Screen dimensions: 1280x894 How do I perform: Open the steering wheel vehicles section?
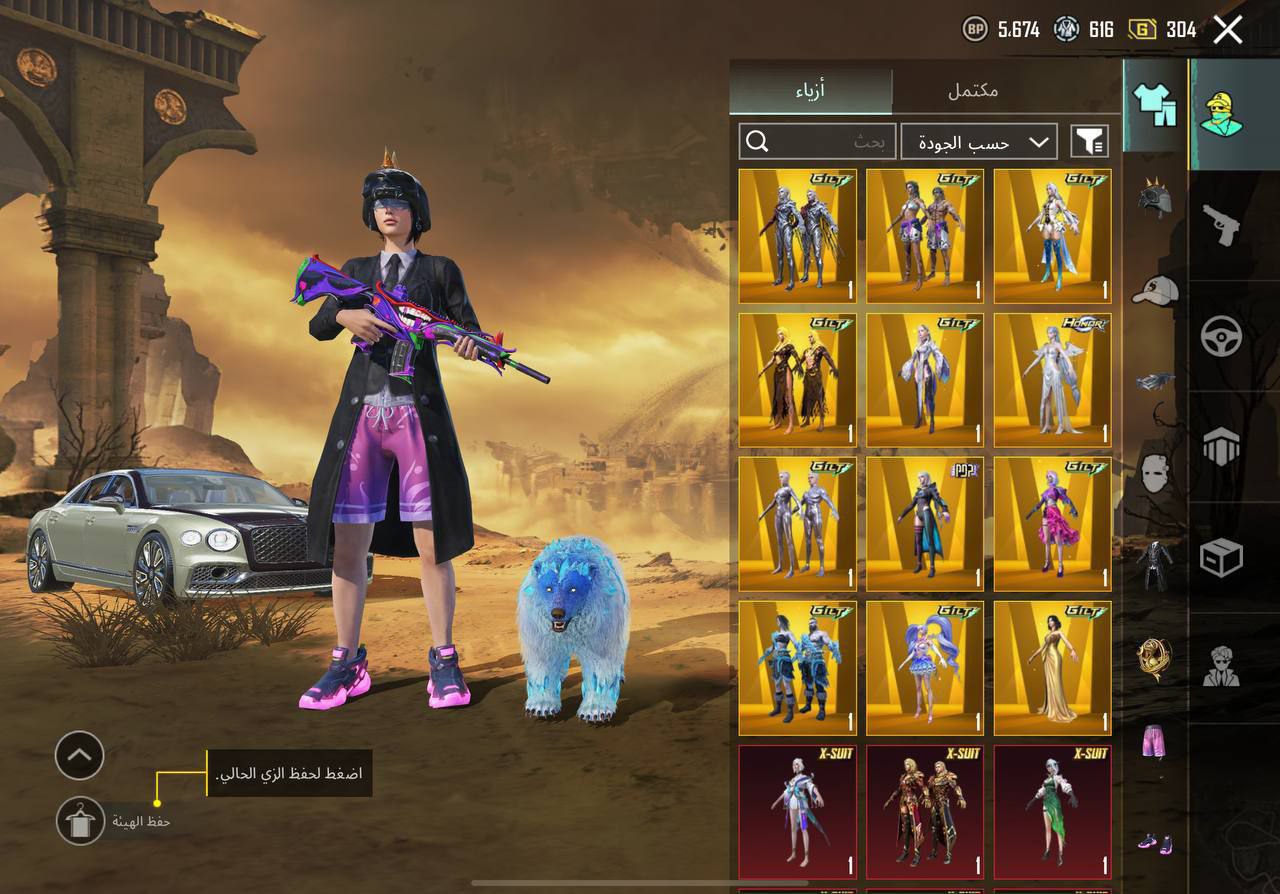click(1221, 337)
